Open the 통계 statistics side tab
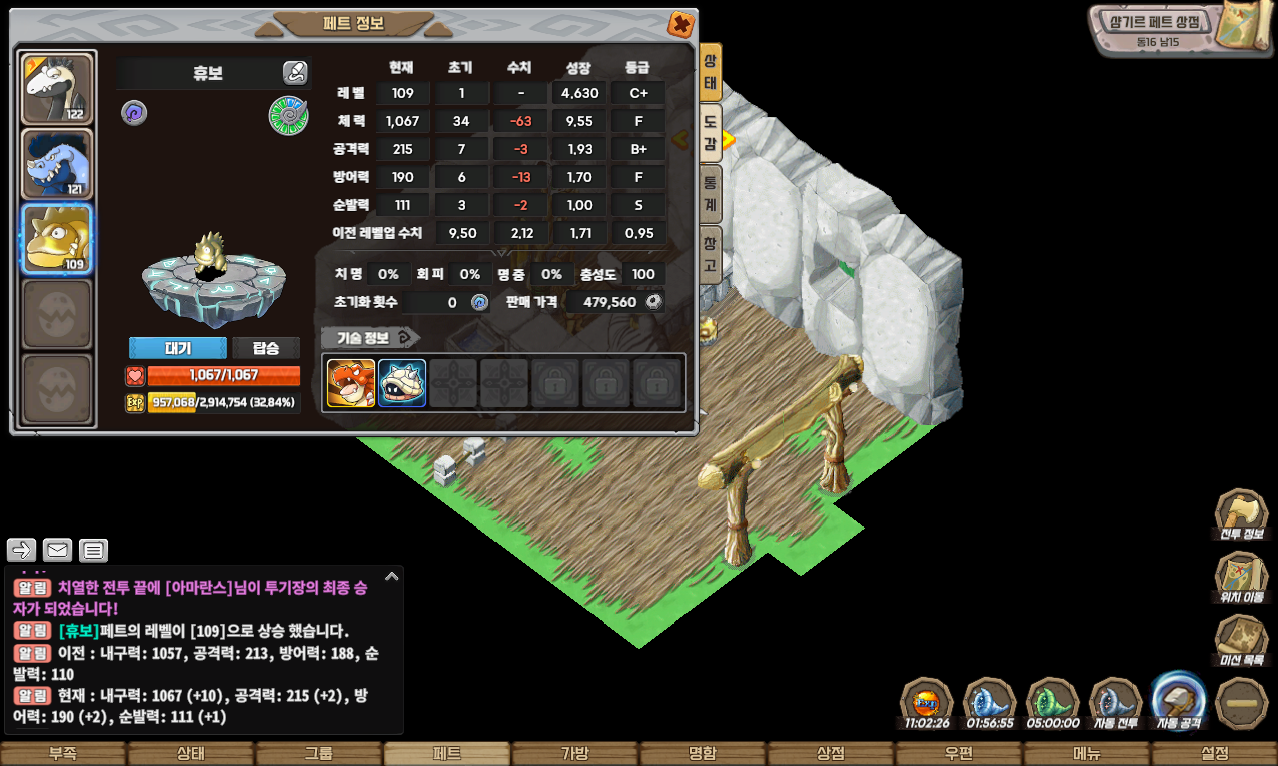 click(x=710, y=193)
